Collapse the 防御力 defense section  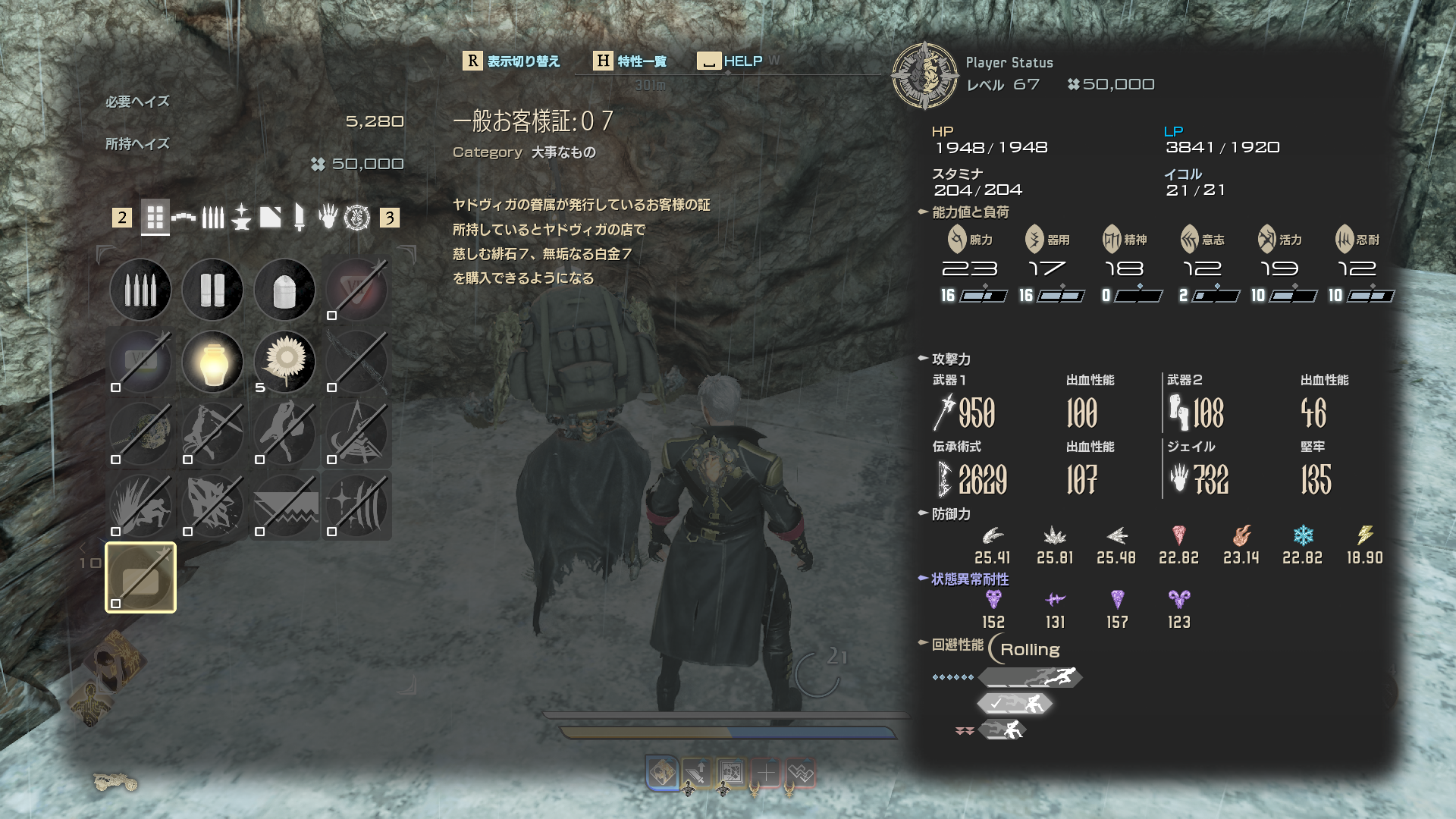[x=923, y=513]
